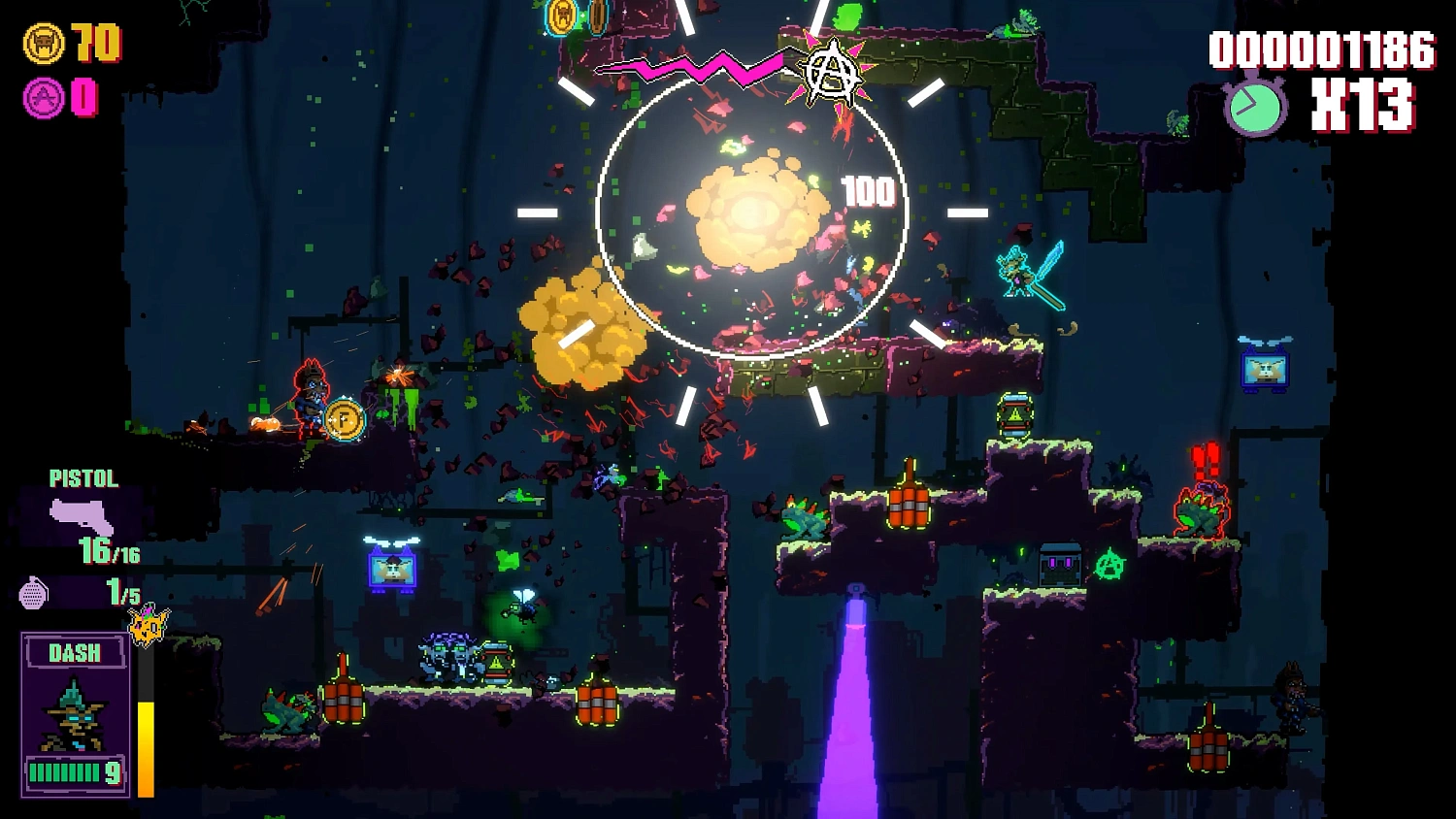Click the pink anarchy token icon
Viewport: 1456px width, 819px height.
44,98
